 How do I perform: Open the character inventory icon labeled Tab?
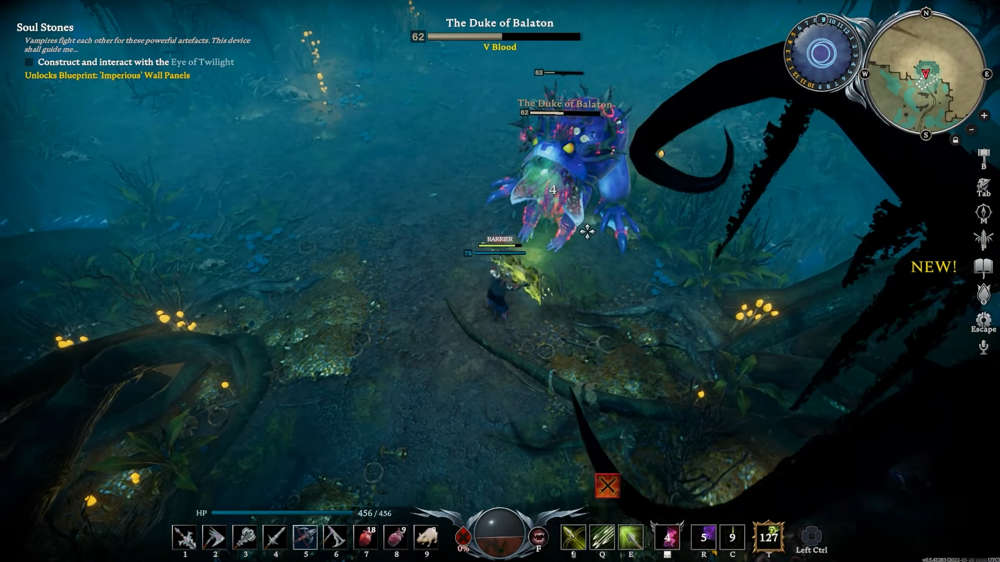983,186
